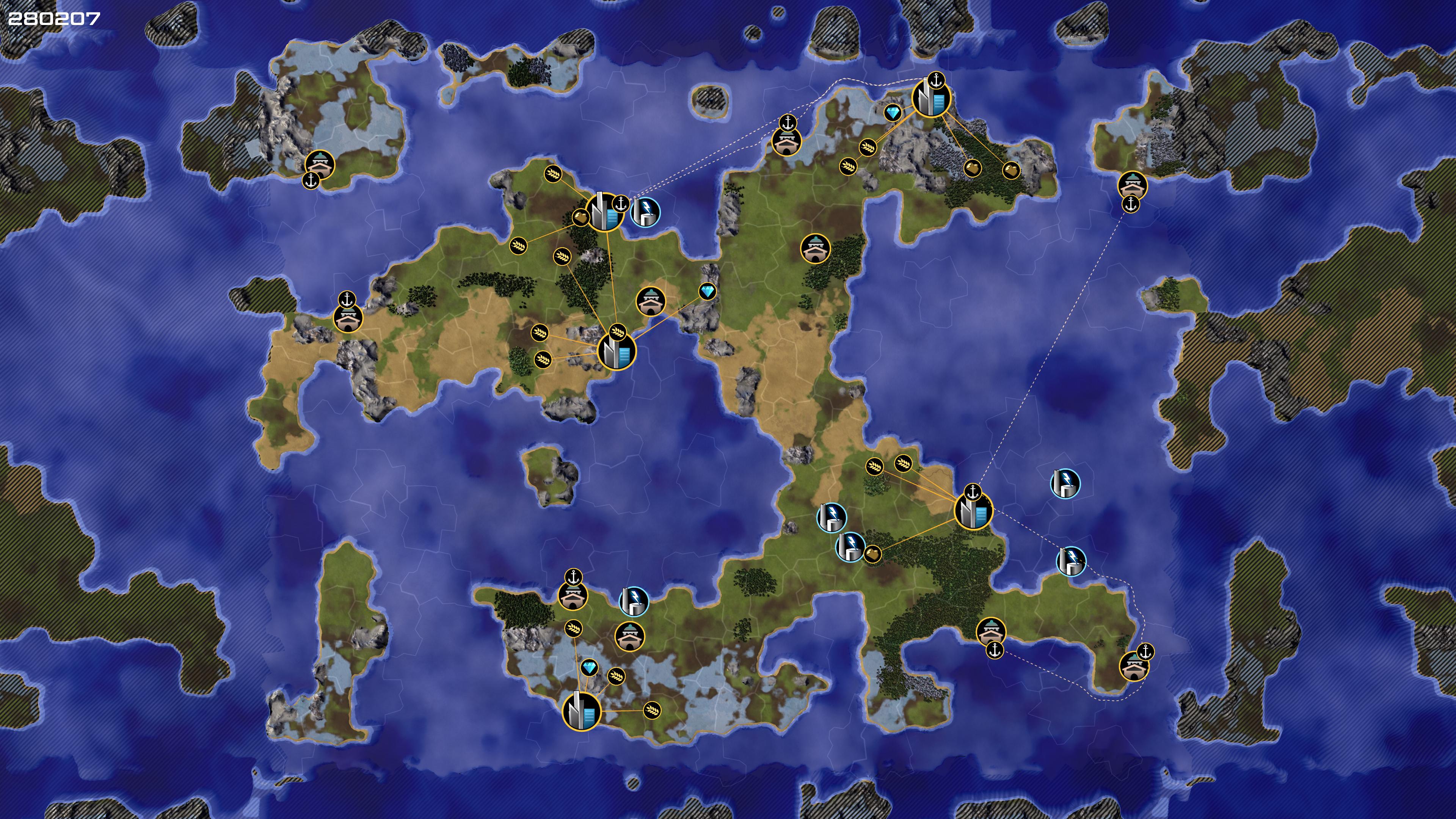Select the city marker beside the lightning power station
Screen dimensions: 1456x819
(x=604, y=212)
